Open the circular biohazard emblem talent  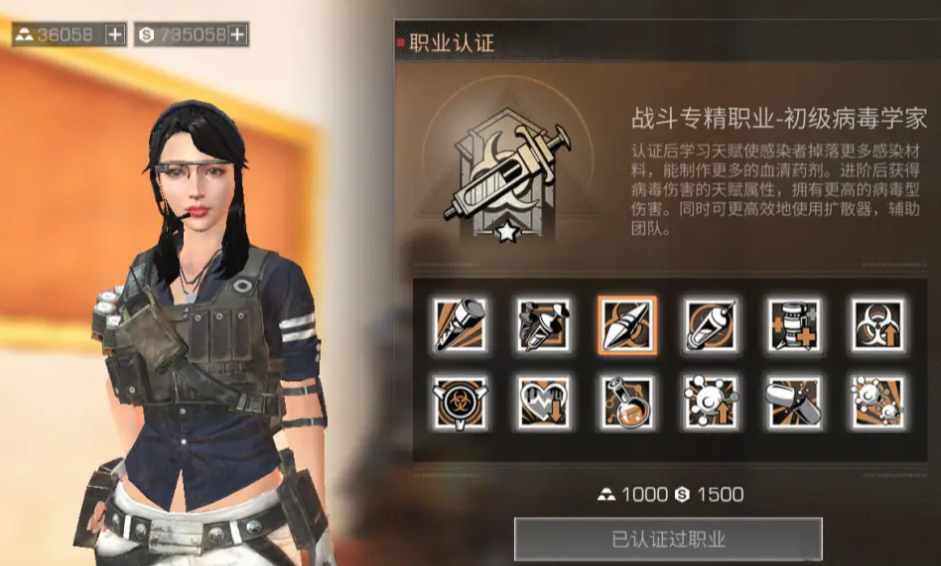[x=460, y=403]
